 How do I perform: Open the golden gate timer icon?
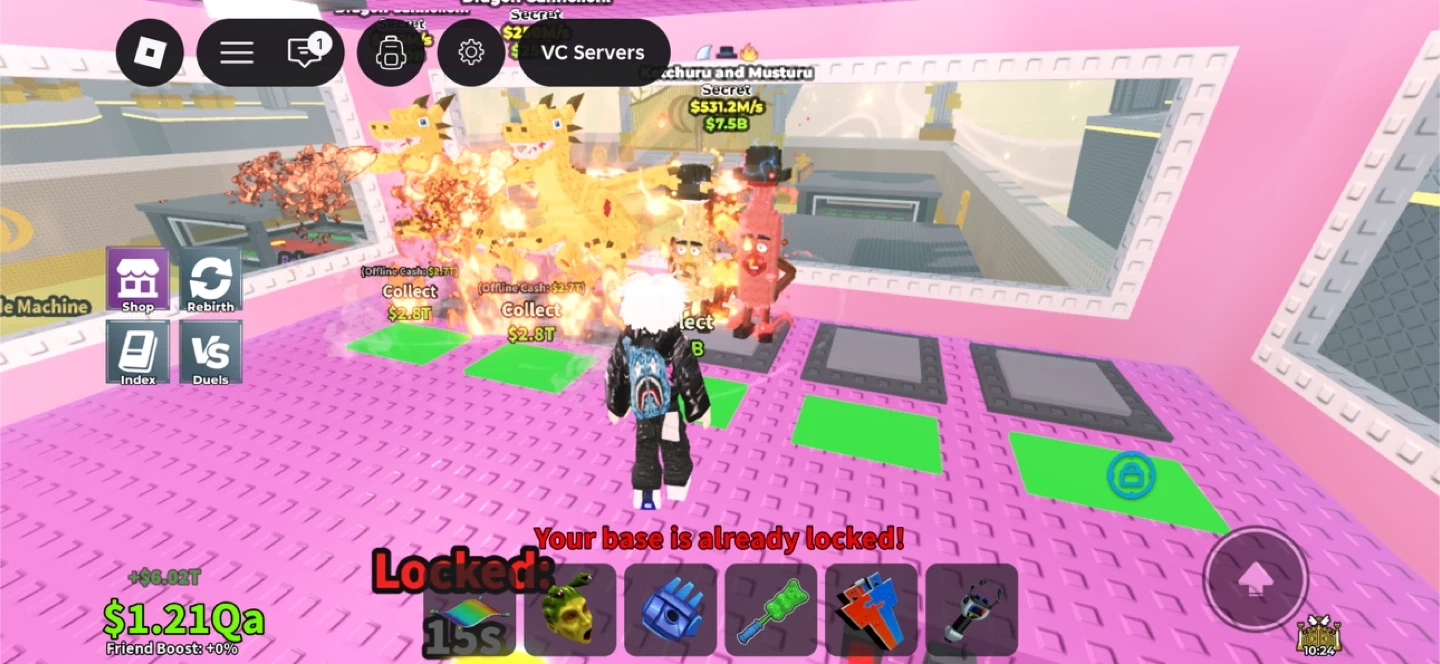pos(1318,634)
